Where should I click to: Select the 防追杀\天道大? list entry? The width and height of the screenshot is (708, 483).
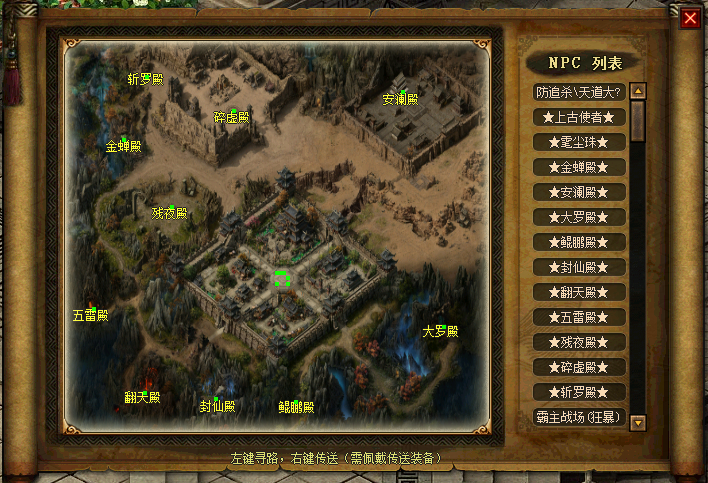578,92
